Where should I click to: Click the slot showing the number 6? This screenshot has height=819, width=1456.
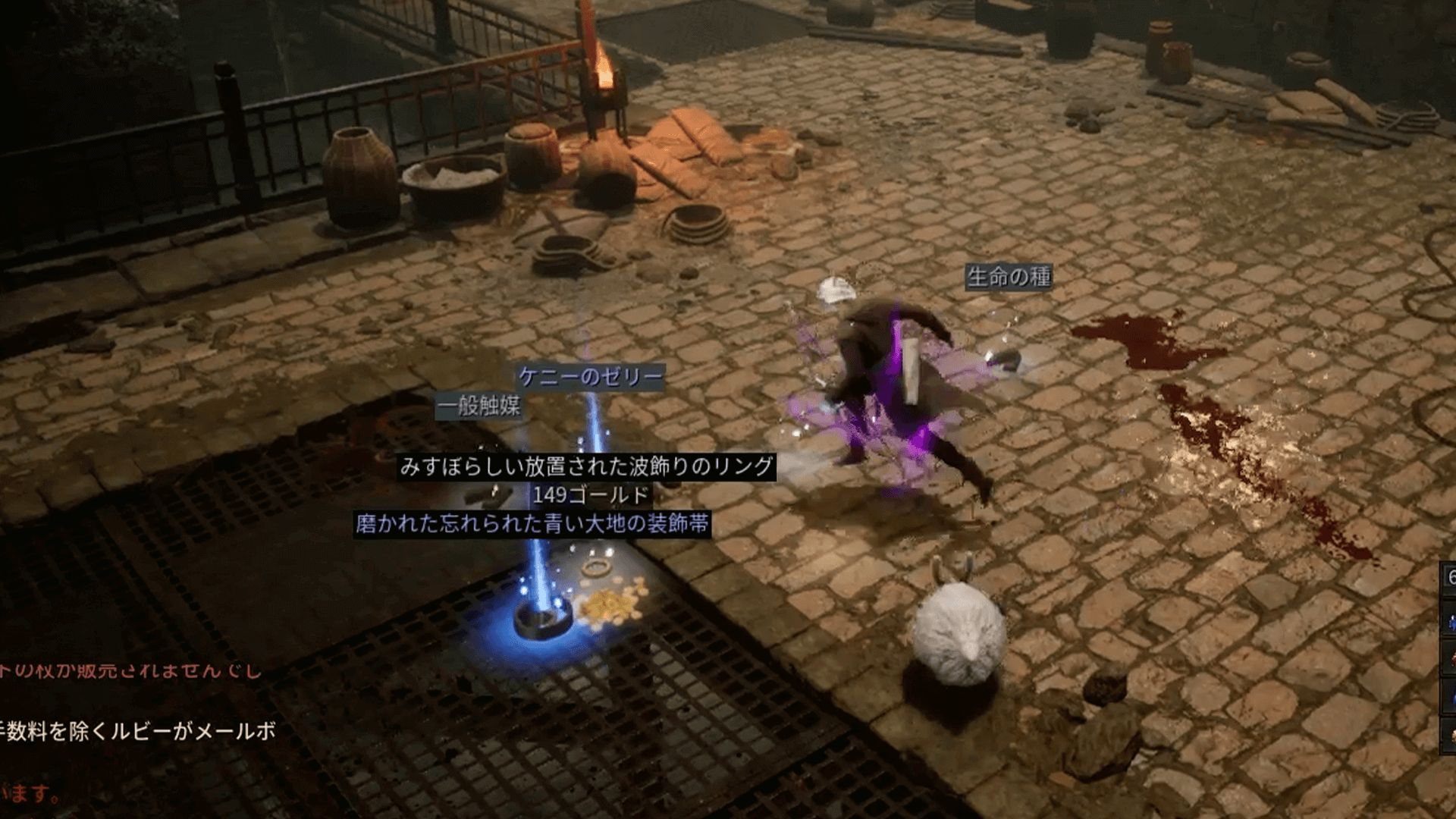1450,576
